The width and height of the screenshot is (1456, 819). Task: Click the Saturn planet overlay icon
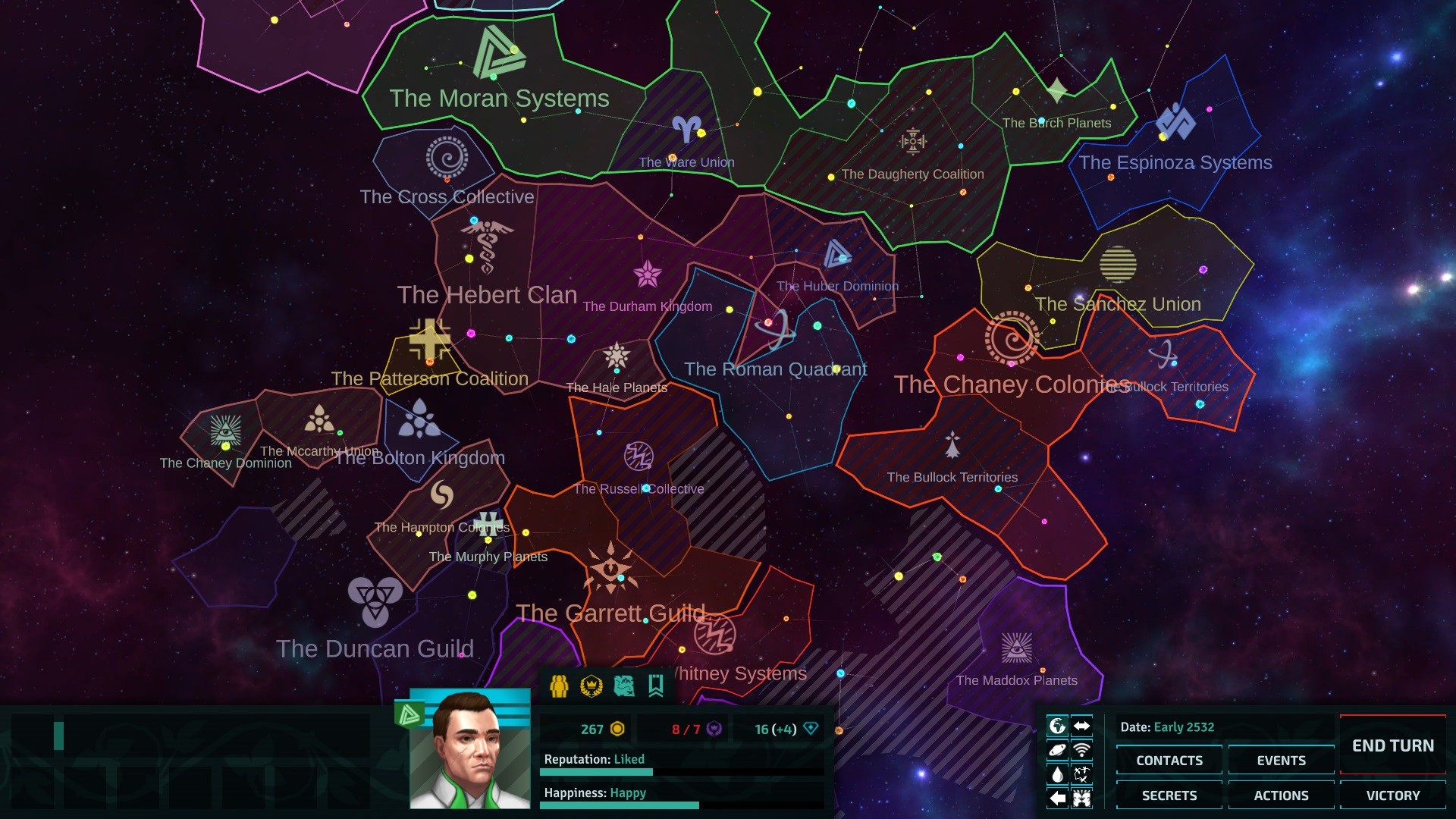pos(1057,751)
